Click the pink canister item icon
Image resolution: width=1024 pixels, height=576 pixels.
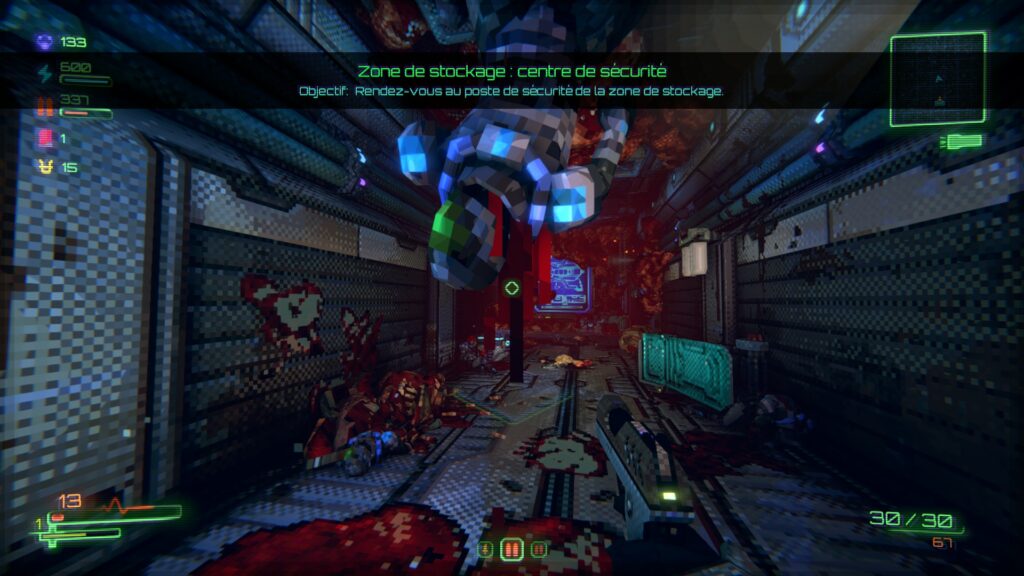44,137
